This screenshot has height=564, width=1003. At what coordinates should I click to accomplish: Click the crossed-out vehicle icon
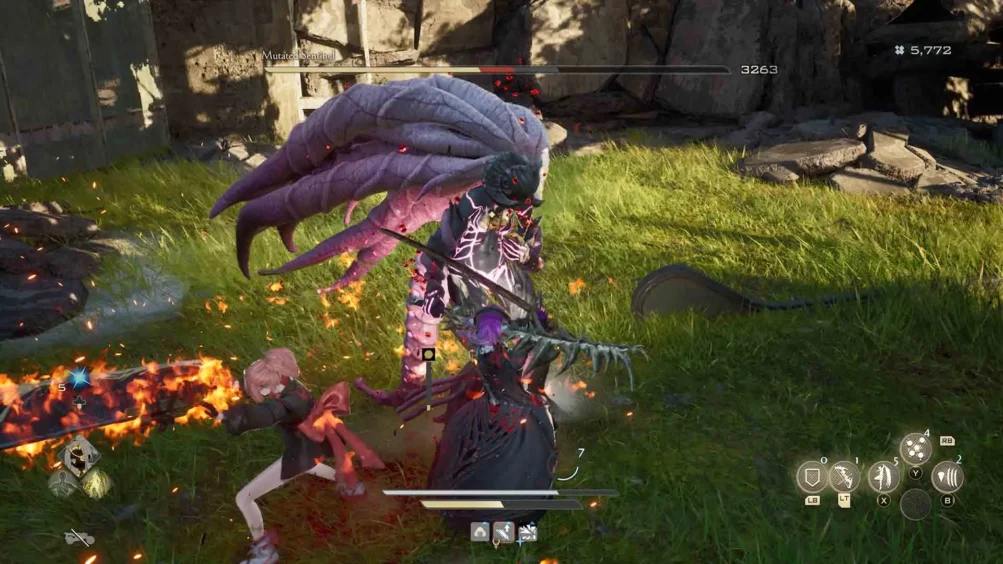click(80, 538)
